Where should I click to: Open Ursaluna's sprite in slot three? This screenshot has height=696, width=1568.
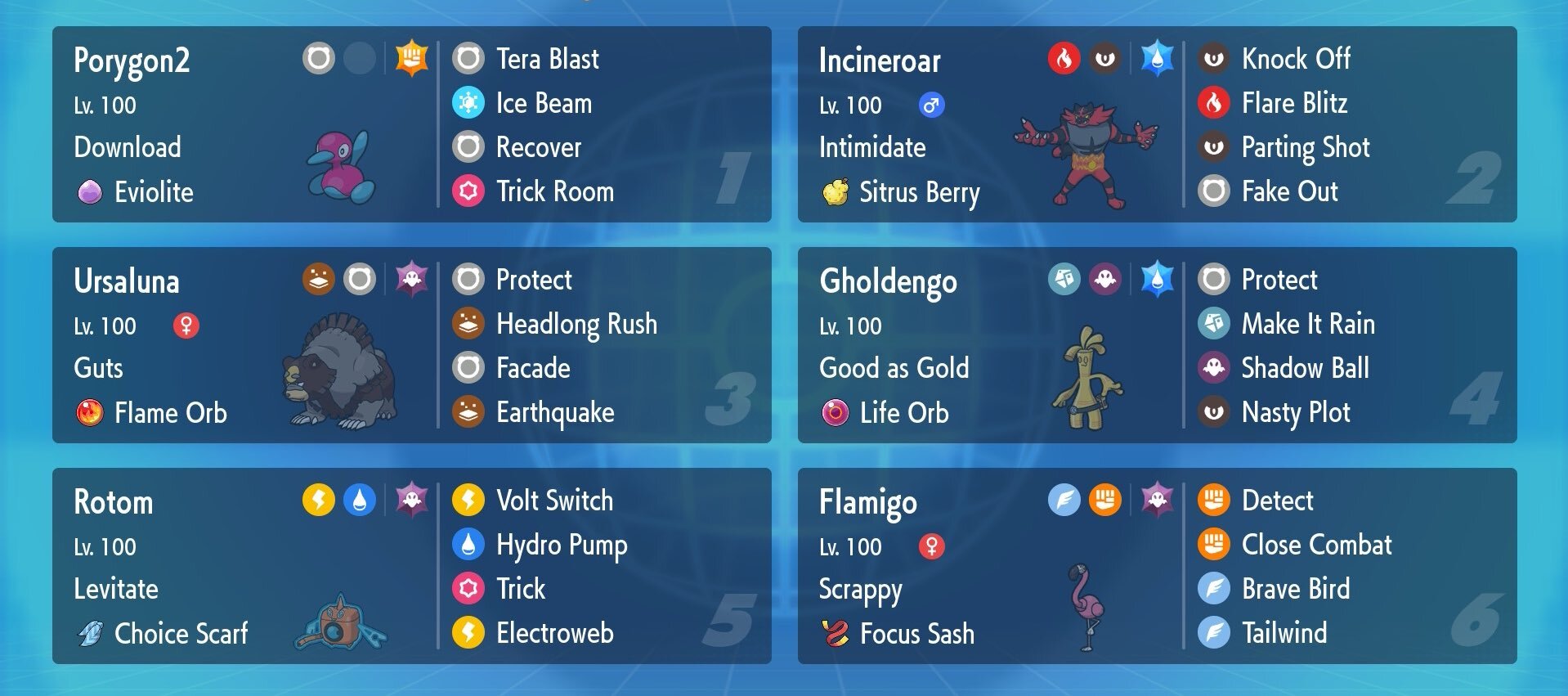341,372
